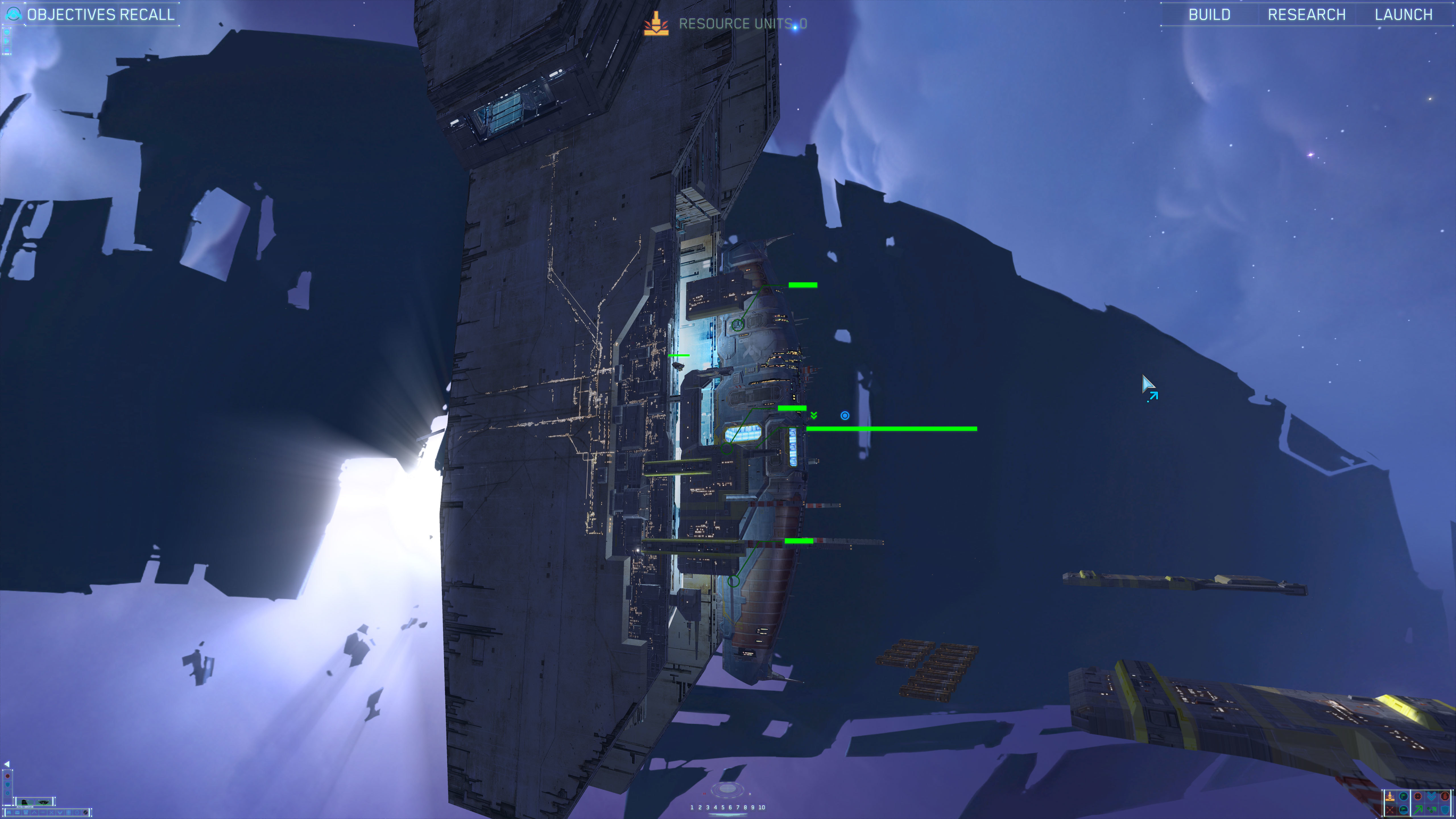
Task: Choose the X formation icon
Action: coord(51,813)
